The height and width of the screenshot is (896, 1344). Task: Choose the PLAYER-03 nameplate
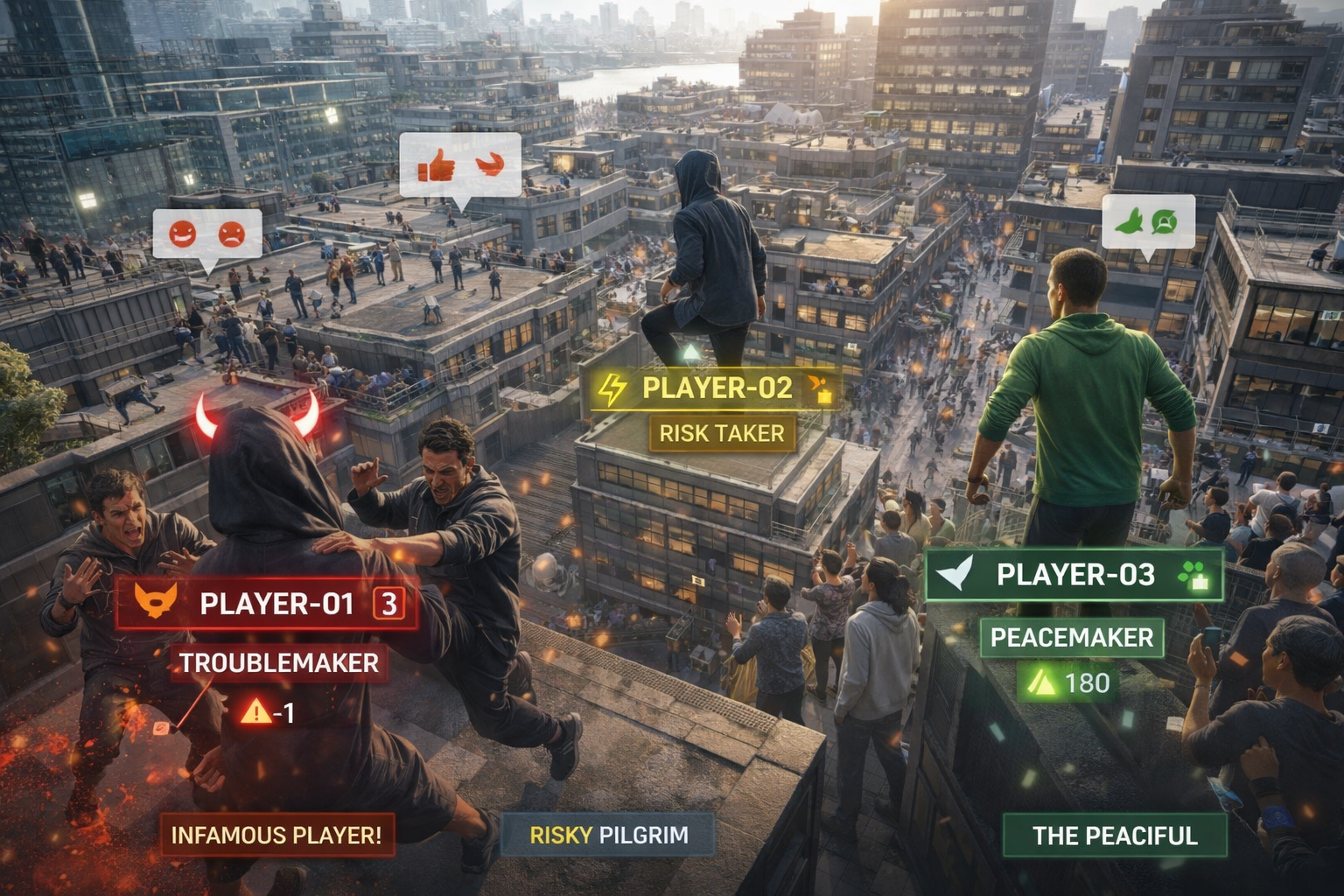tap(1075, 575)
